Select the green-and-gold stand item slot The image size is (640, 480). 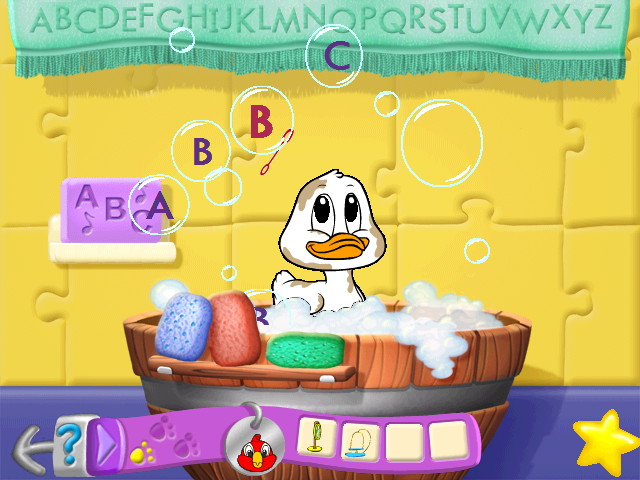(317, 438)
